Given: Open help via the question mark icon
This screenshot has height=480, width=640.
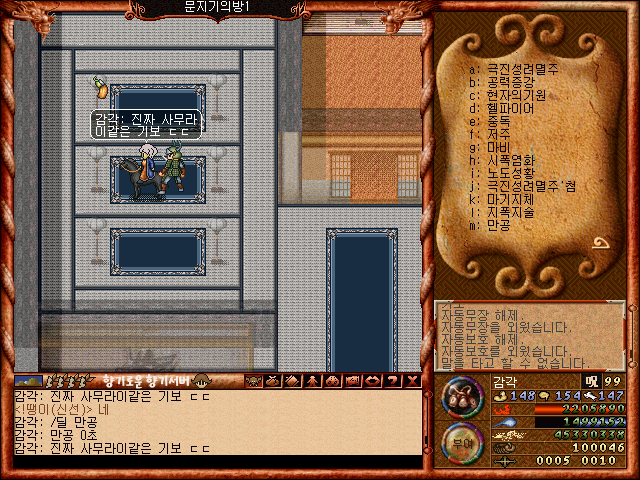Looking at the screenshot, I should tap(393, 381).
